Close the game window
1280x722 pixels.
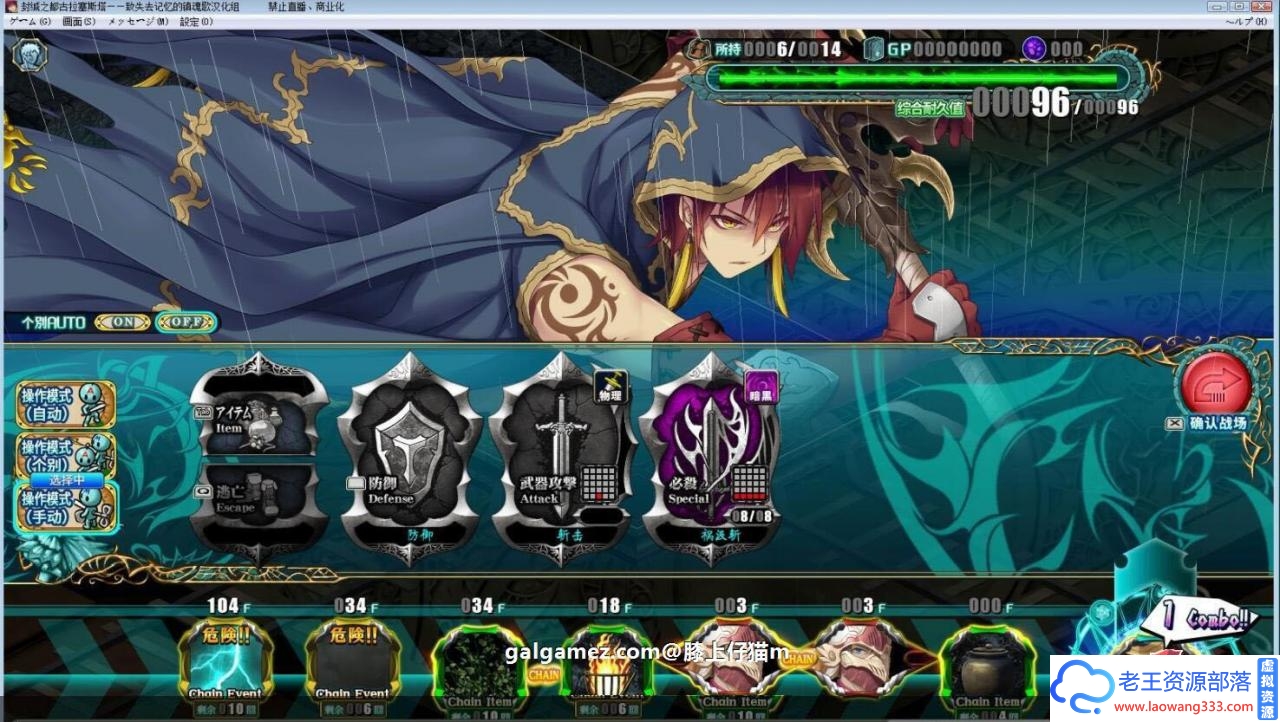tap(1267, 6)
